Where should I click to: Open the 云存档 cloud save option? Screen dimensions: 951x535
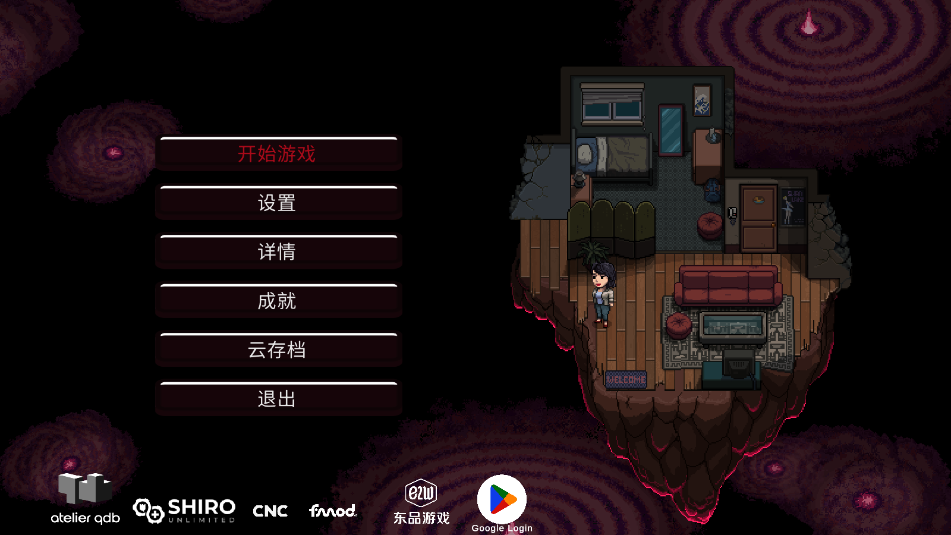pos(278,350)
